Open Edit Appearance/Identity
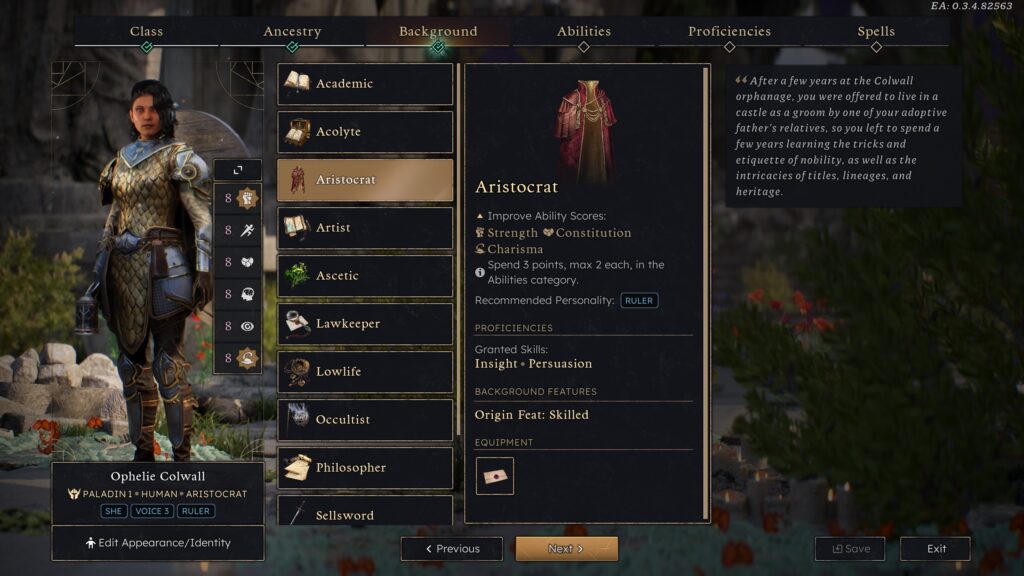The image size is (1024, 576). tap(158, 543)
